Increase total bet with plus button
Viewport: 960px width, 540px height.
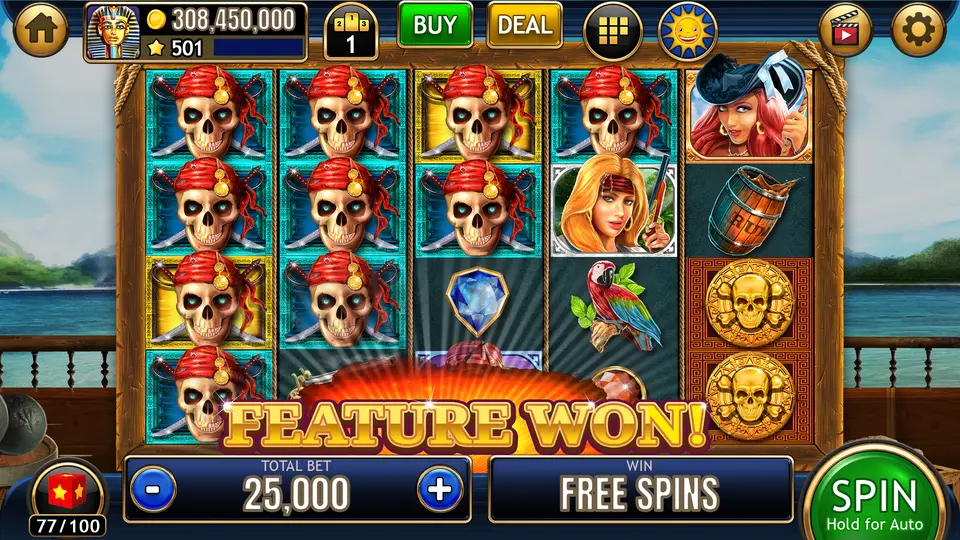point(439,490)
